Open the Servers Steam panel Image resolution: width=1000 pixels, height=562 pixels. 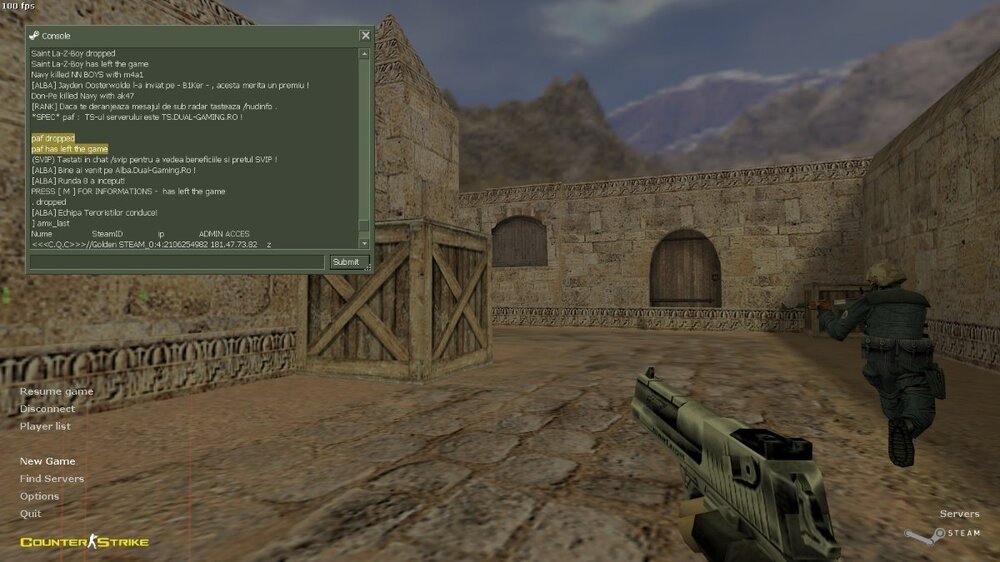click(x=959, y=514)
